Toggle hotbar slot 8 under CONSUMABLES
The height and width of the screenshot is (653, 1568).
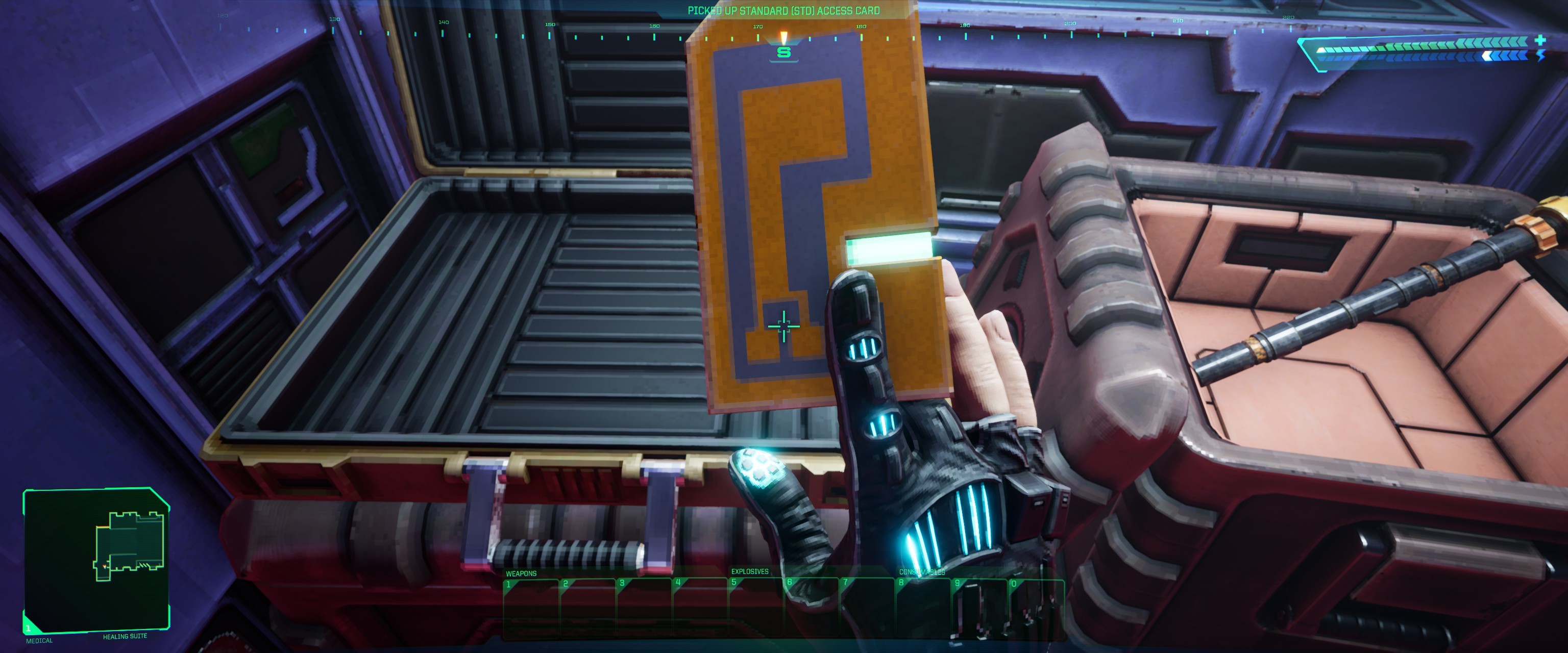pos(924,602)
